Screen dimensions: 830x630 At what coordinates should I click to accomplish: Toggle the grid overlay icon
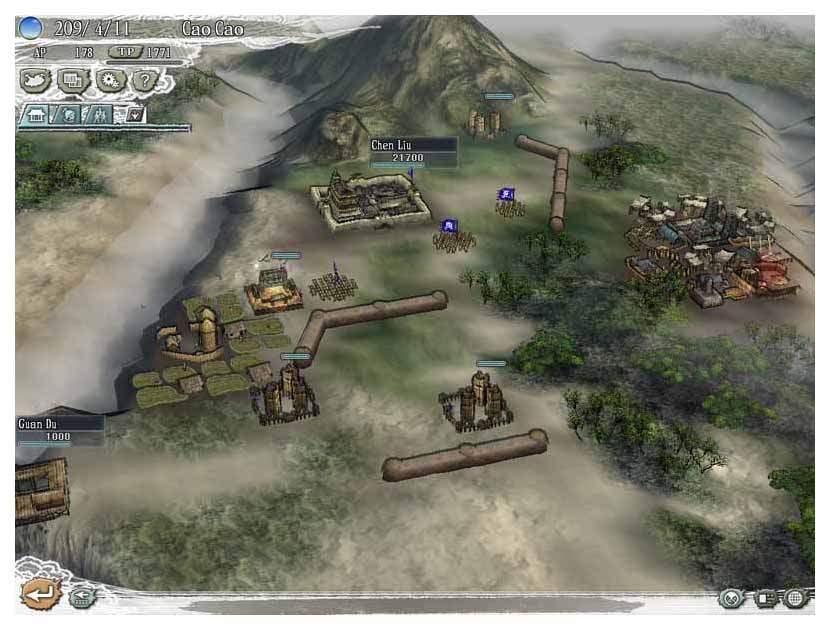coord(797,598)
